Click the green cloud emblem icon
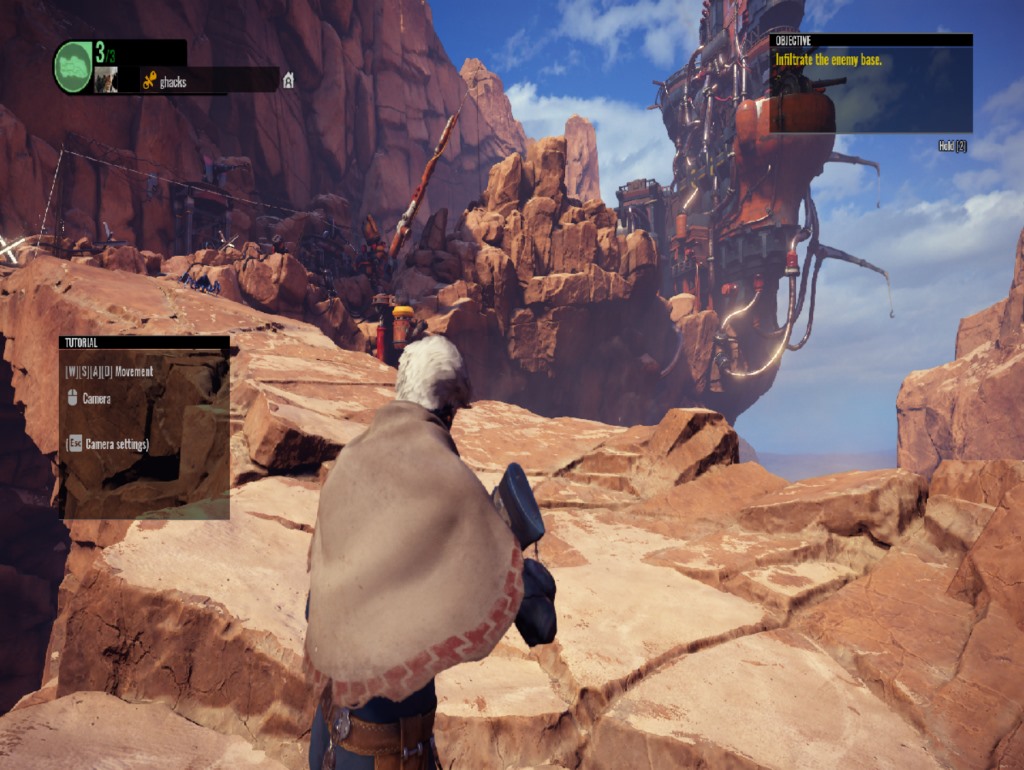 pos(73,67)
